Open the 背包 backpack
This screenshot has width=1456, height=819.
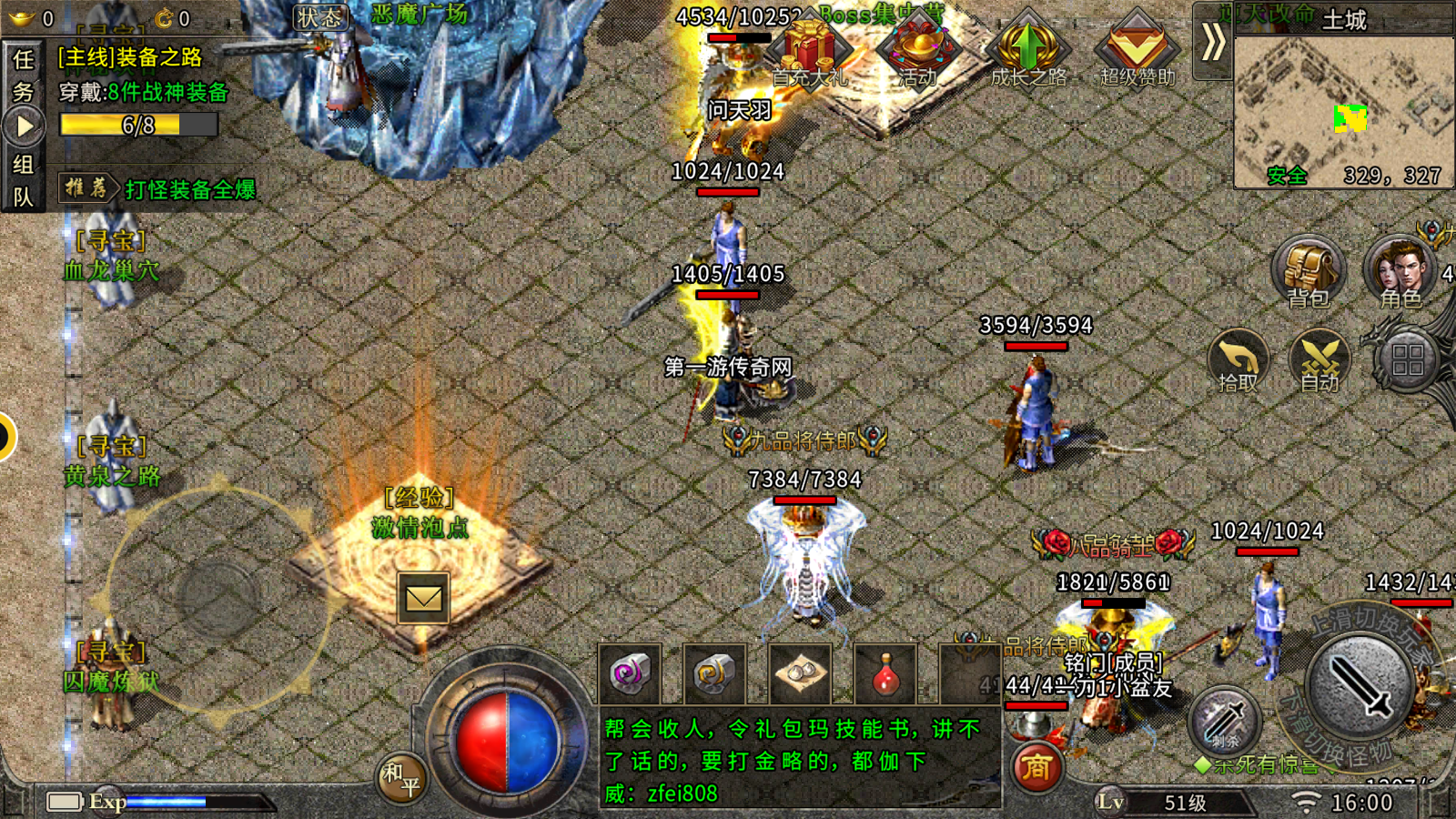[1308, 273]
